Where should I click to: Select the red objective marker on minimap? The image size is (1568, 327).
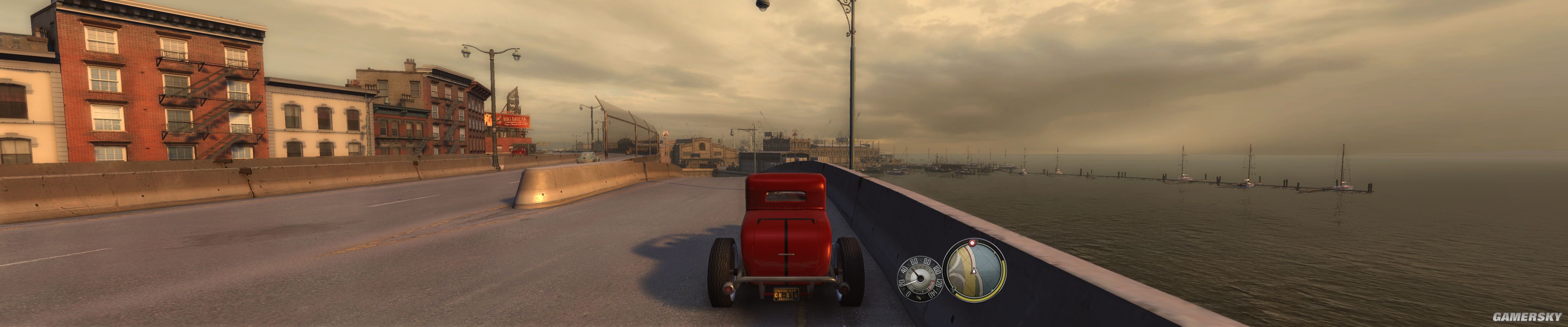point(972,242)
